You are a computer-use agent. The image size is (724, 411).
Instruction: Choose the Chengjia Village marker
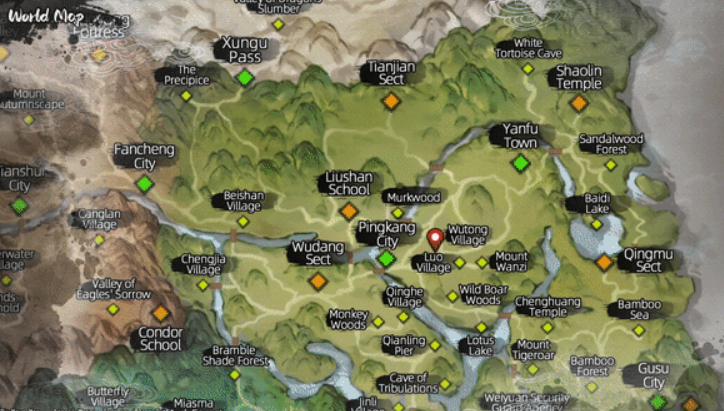click(204, 285)
